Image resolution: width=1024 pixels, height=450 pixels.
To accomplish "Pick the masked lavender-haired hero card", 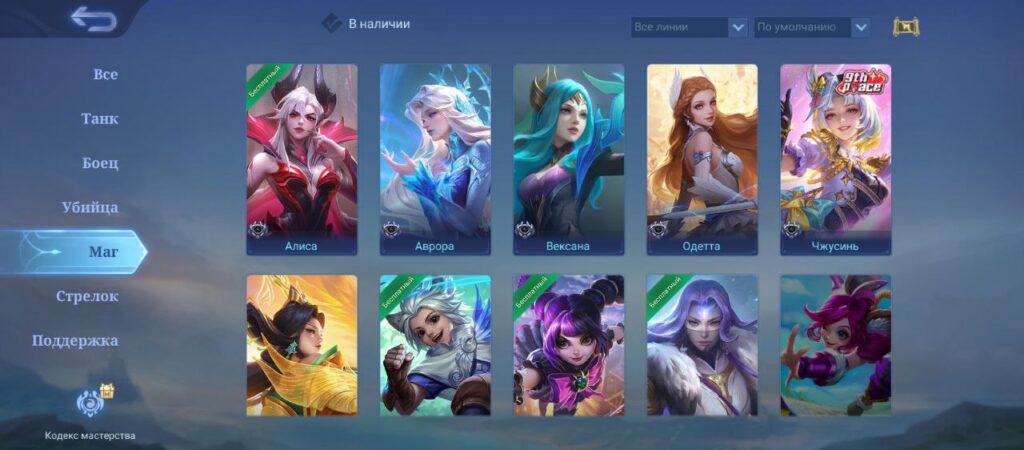I will point(702,345).
